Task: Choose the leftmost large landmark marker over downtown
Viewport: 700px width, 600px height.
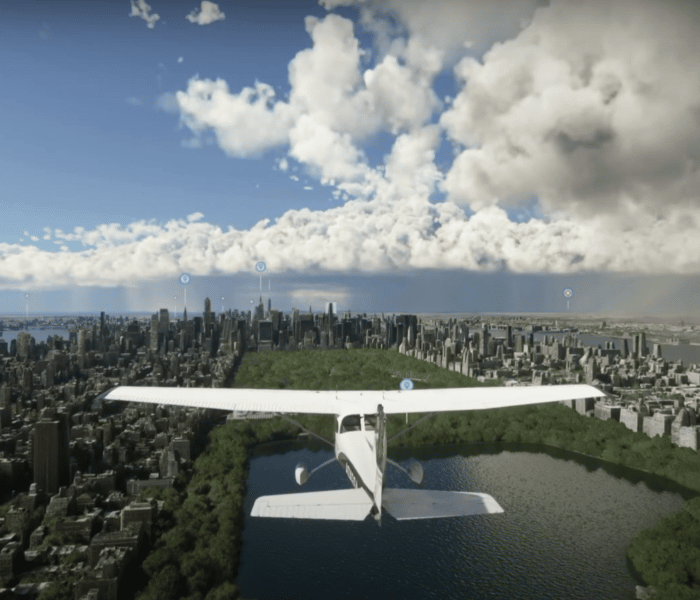Action: pos(185,279)
